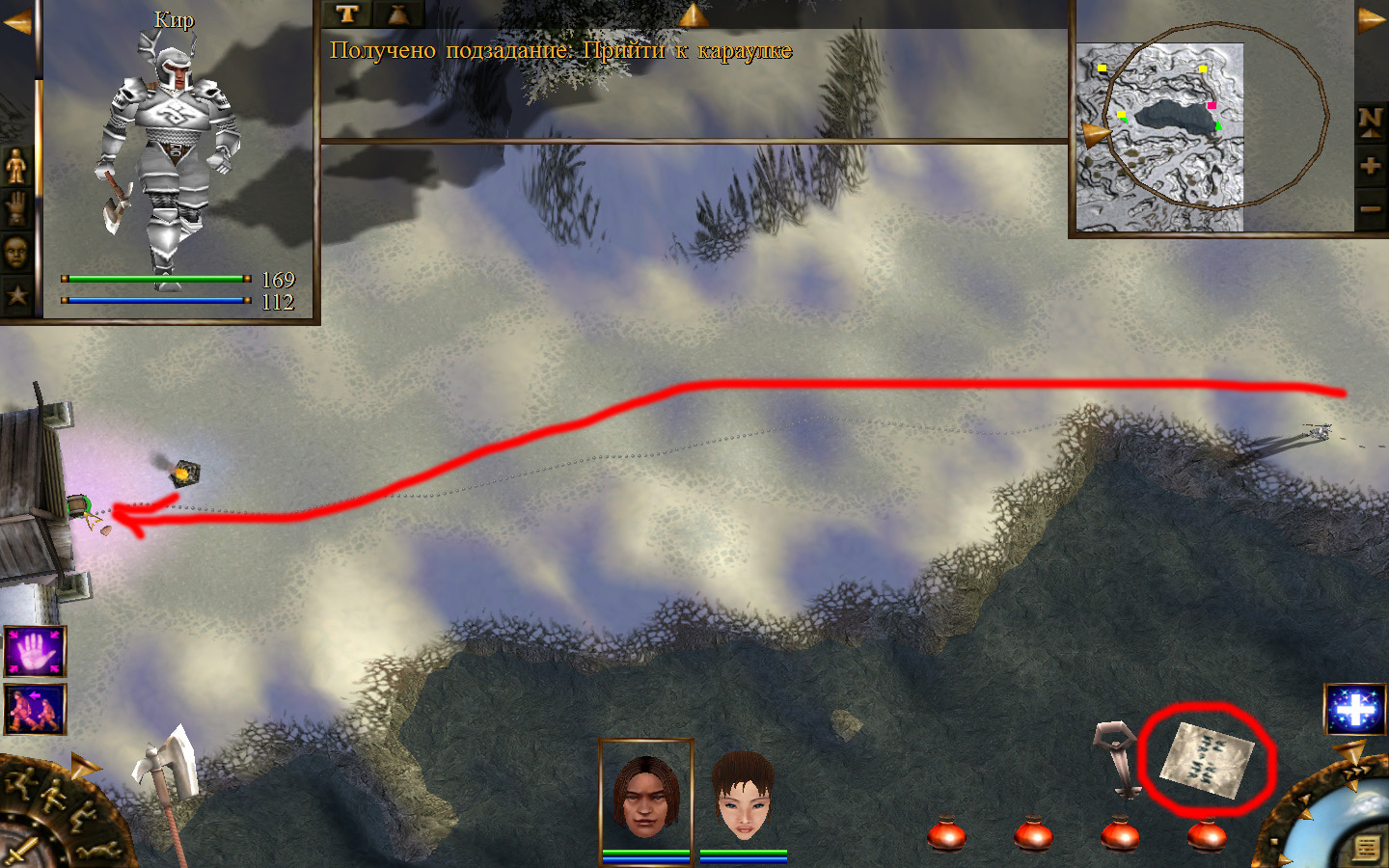
Task: Open the star panel icon
Action: (16, 295)
